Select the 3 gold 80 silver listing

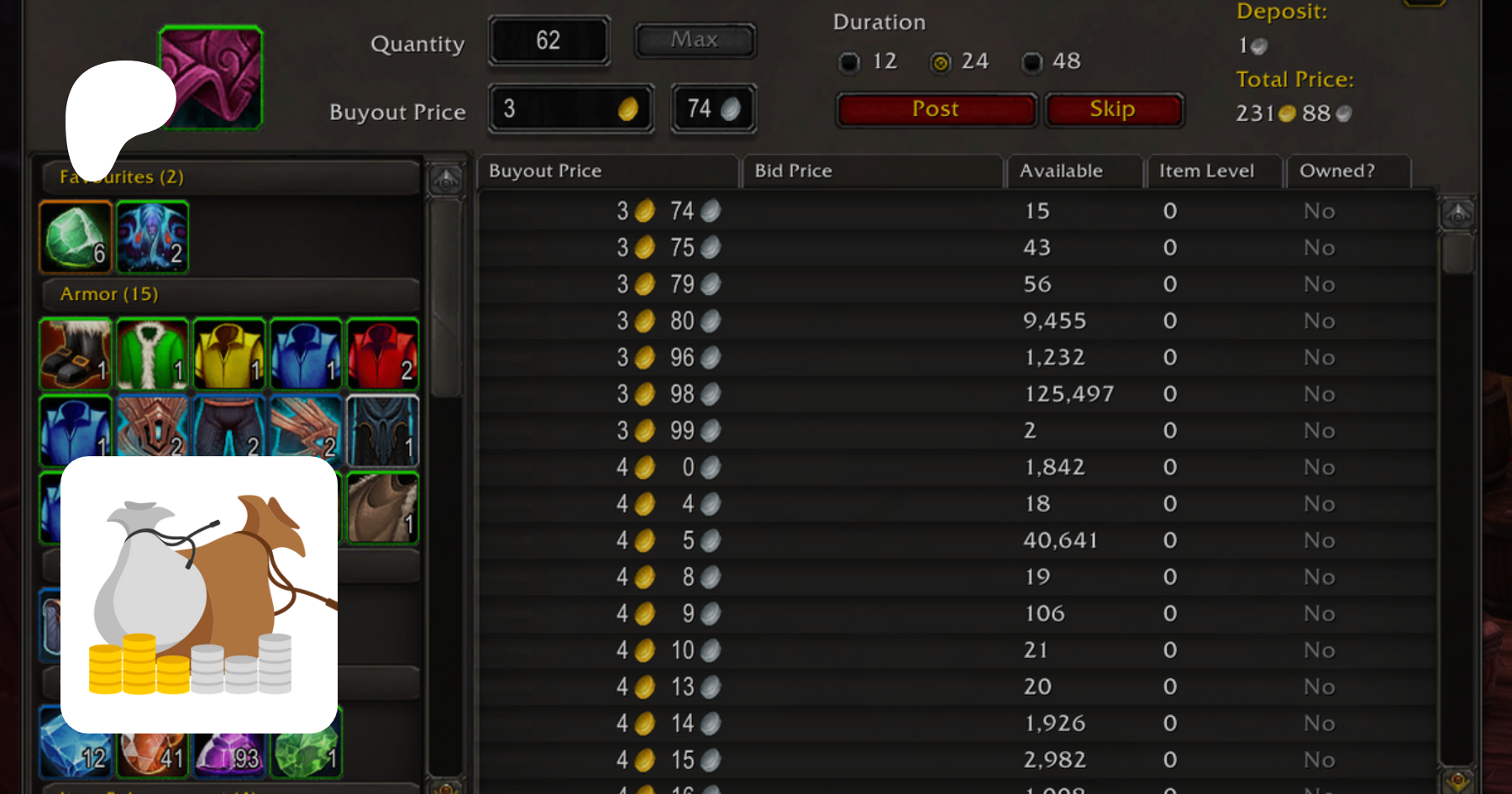coord(955,321)
